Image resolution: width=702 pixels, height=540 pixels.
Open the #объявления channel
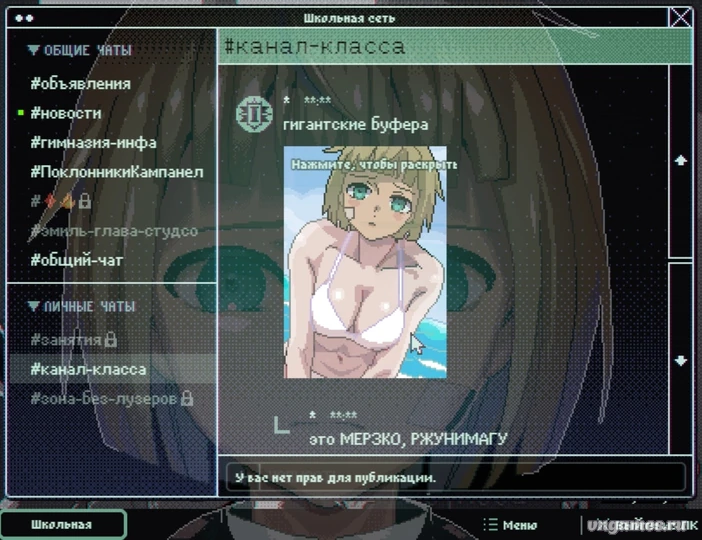coord(80,84)
